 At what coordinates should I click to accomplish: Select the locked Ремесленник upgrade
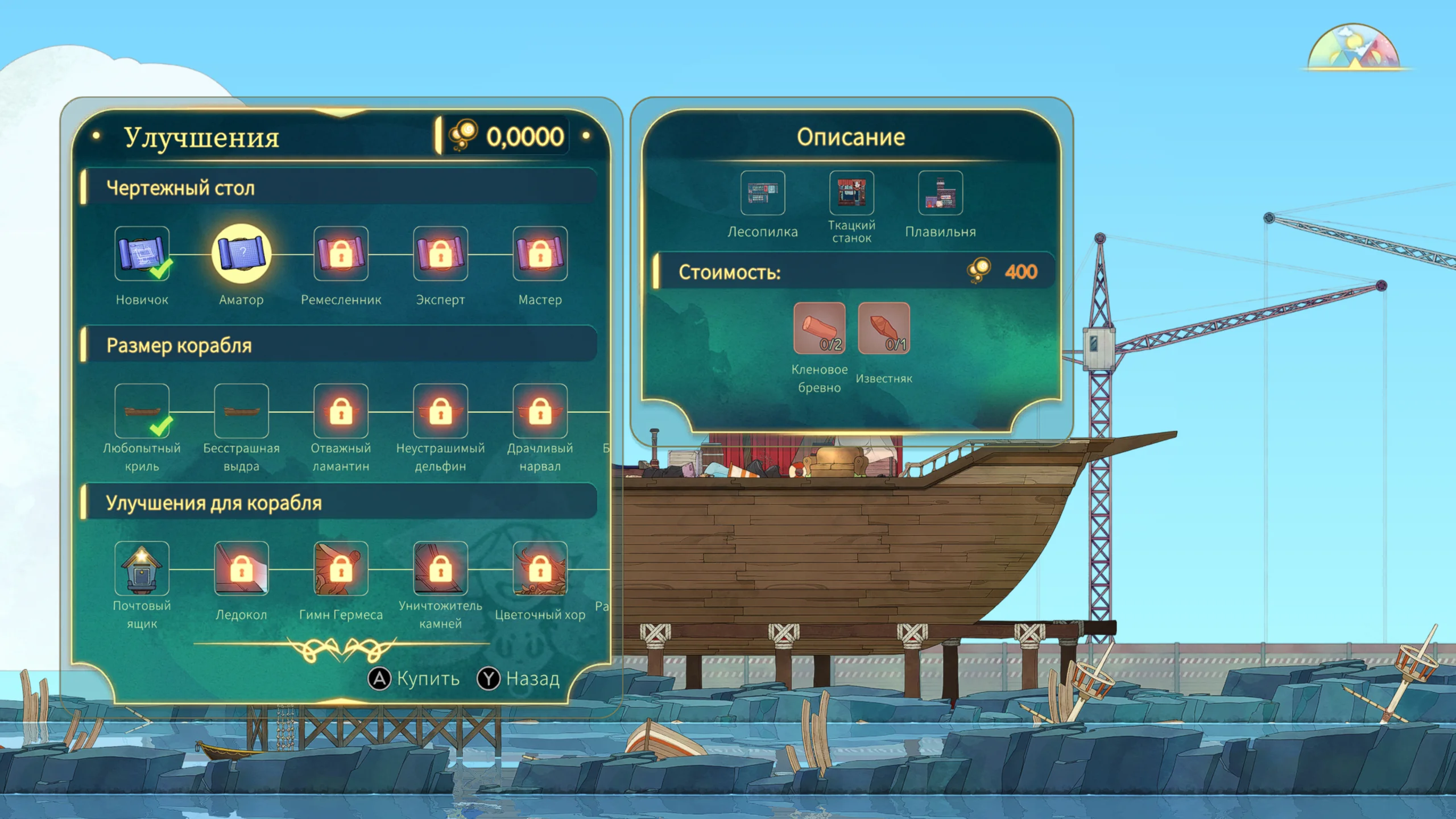pyautogui.click(x=341, y=254)
